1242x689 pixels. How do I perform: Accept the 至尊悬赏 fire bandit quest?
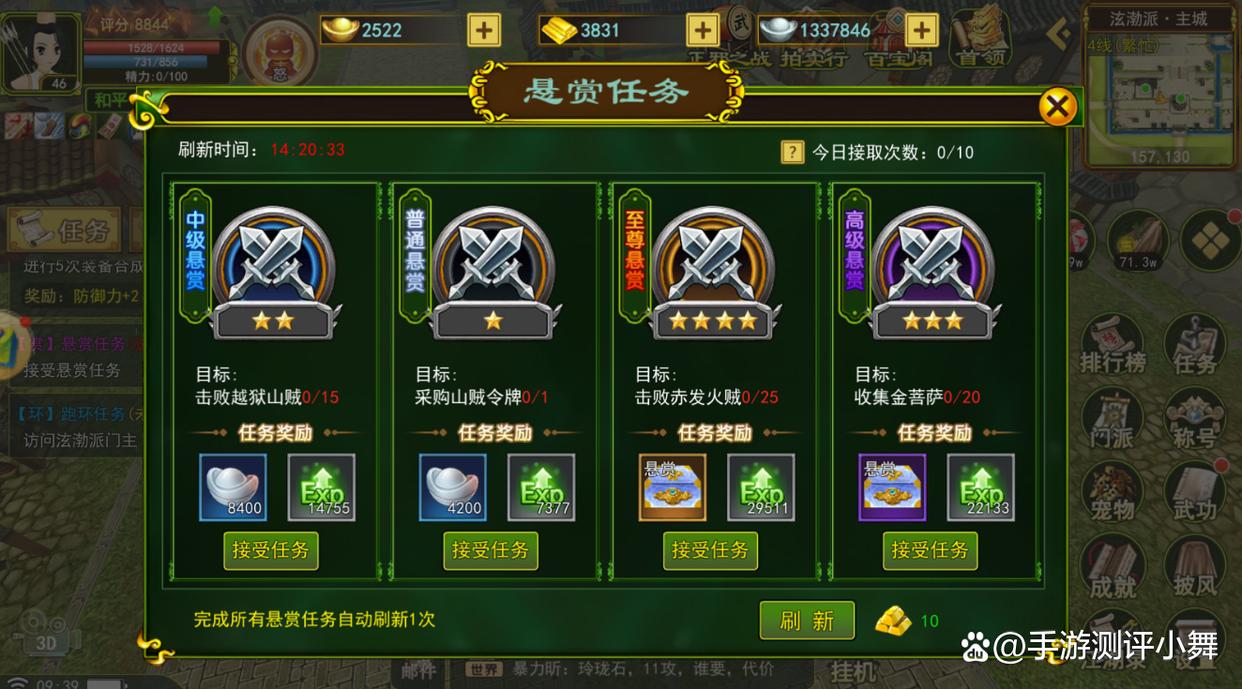pos(710,550)
